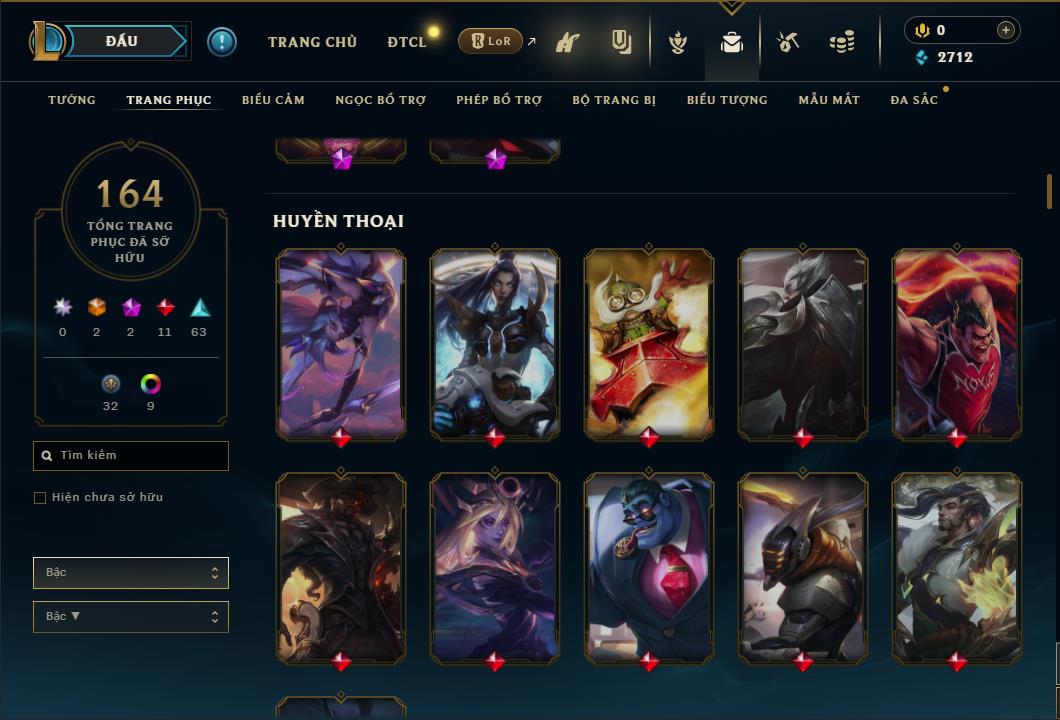Toggle the Hiện chưa sở hữu checkbox

[40, 498]
